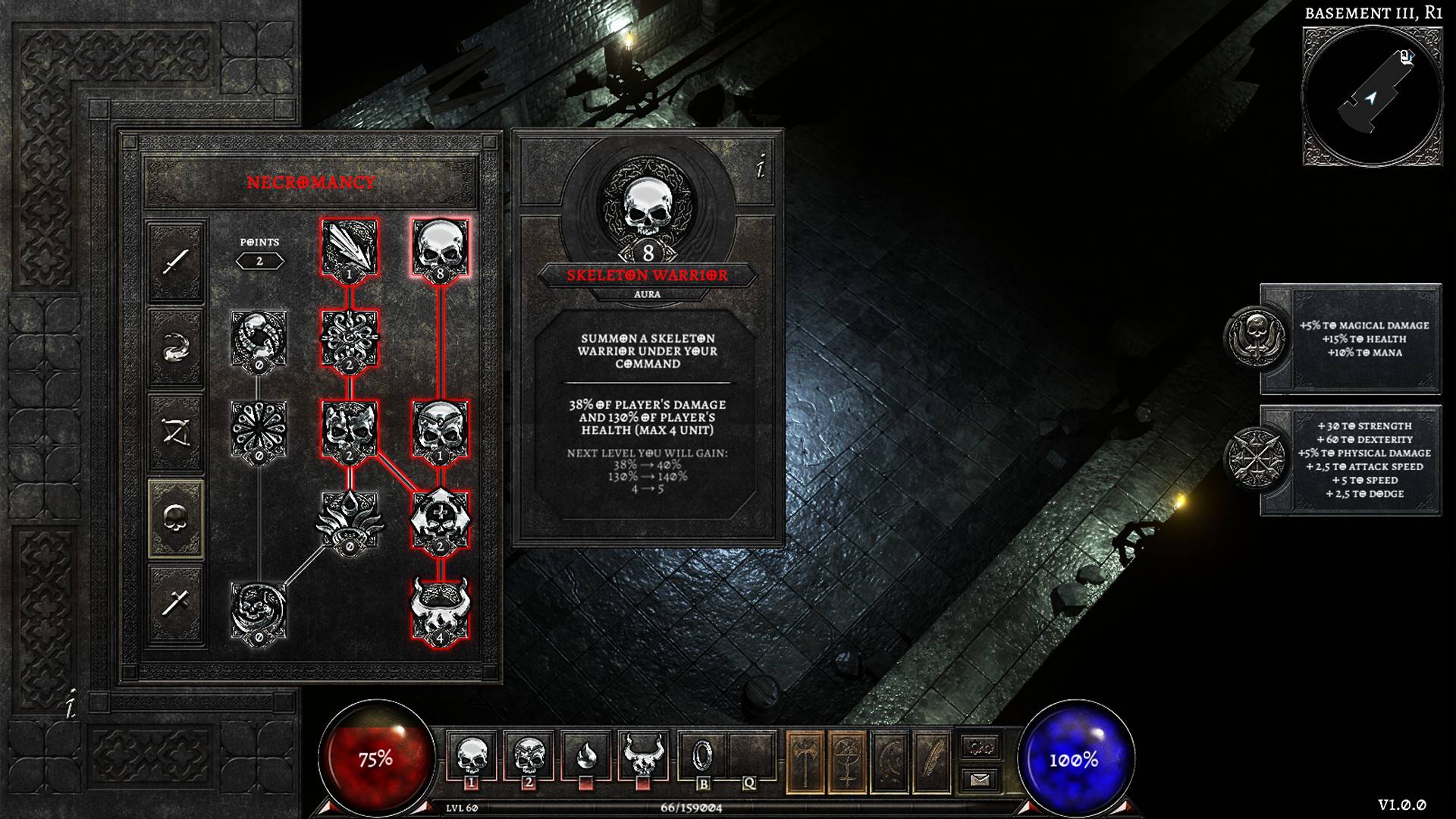The width and height of the screenshot is (1456, 819).
Task: Open the bottom crossed-blade skill tab
Action: pyautogui.click(x=176, y=604)
